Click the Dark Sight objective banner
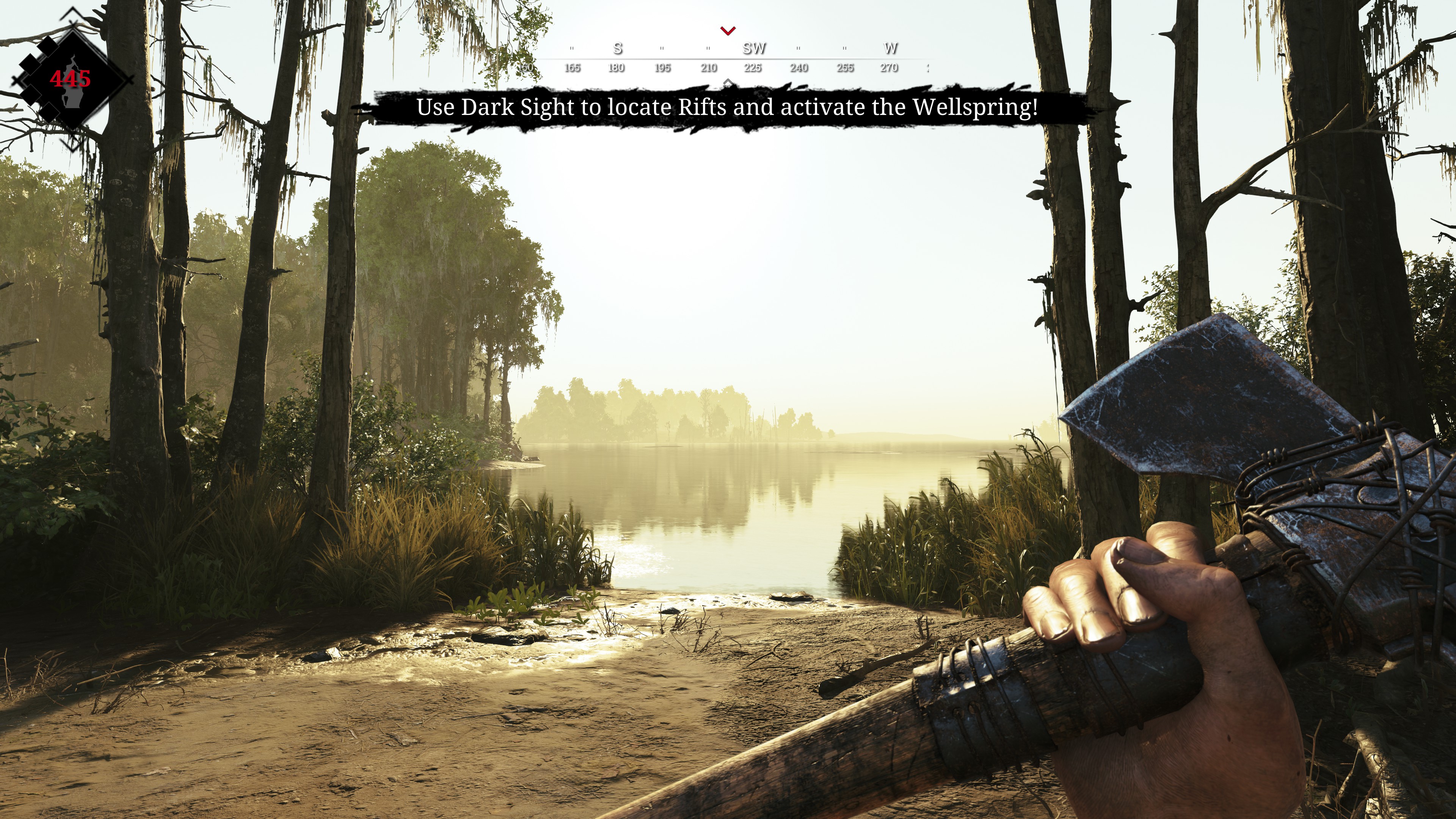The width and height of the screenshot is (1456, 819). point(727,107)
